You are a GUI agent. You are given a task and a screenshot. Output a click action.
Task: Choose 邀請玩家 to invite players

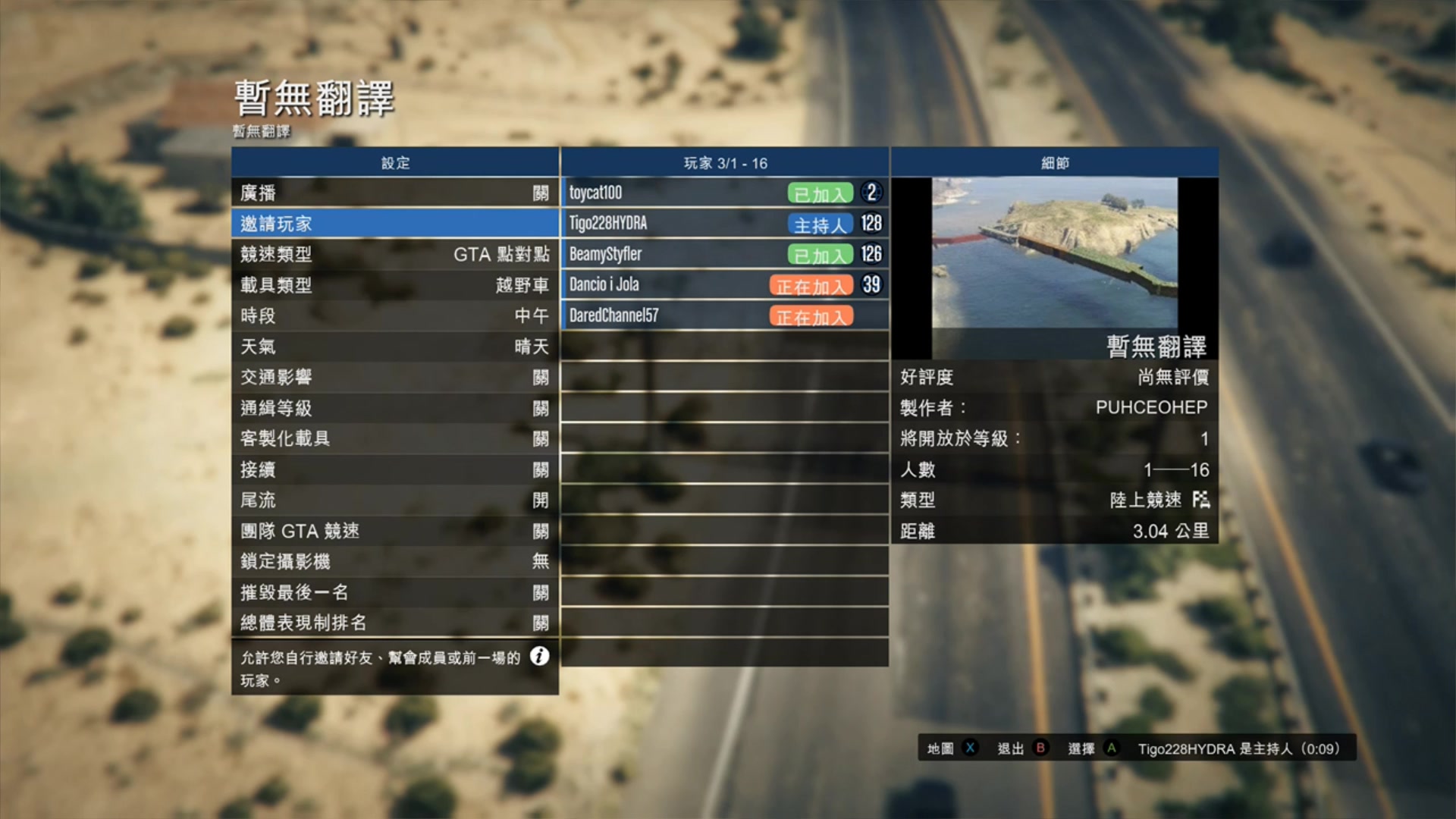point(394,224)
